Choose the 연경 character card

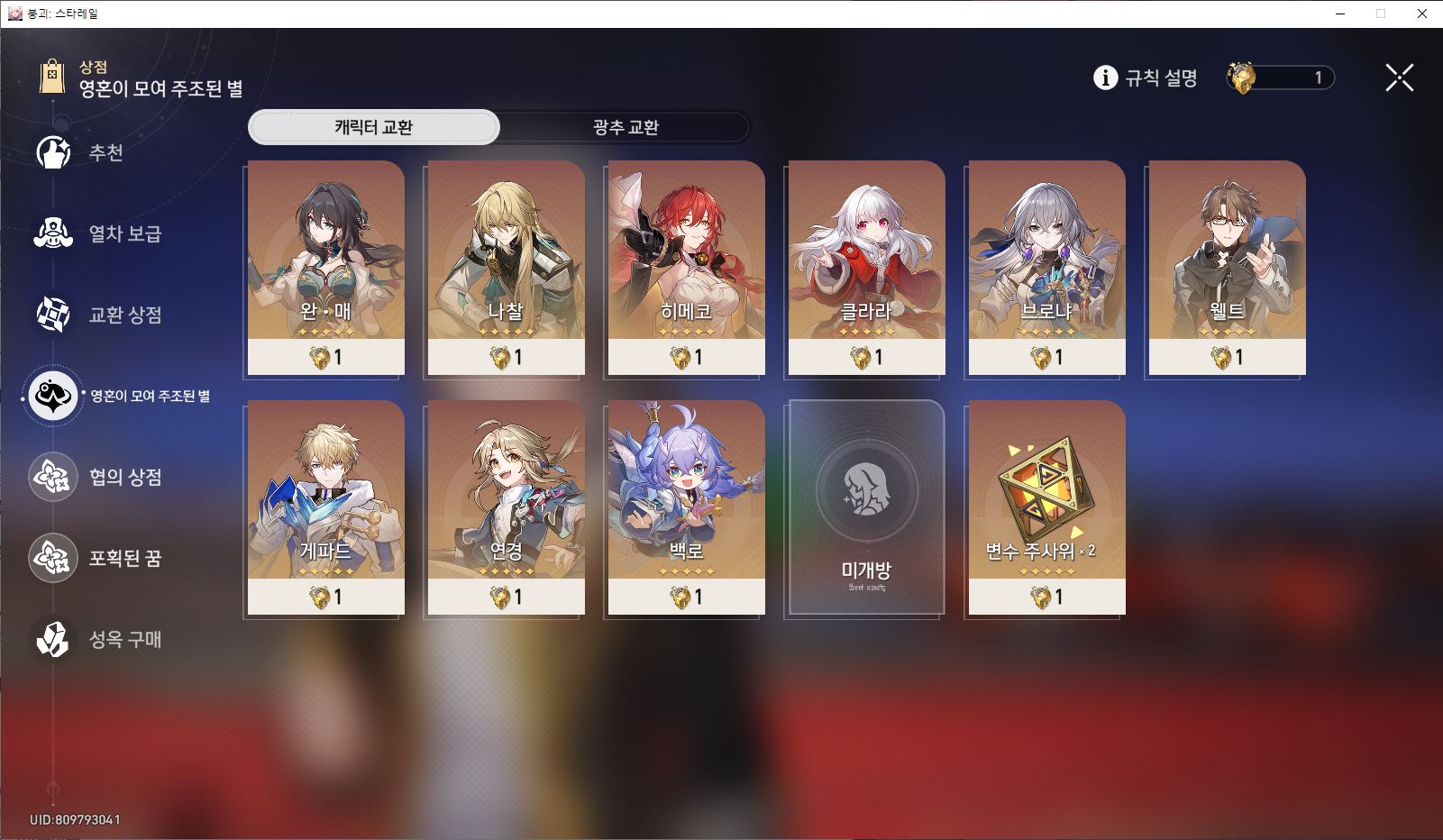(x=506, y=507)
